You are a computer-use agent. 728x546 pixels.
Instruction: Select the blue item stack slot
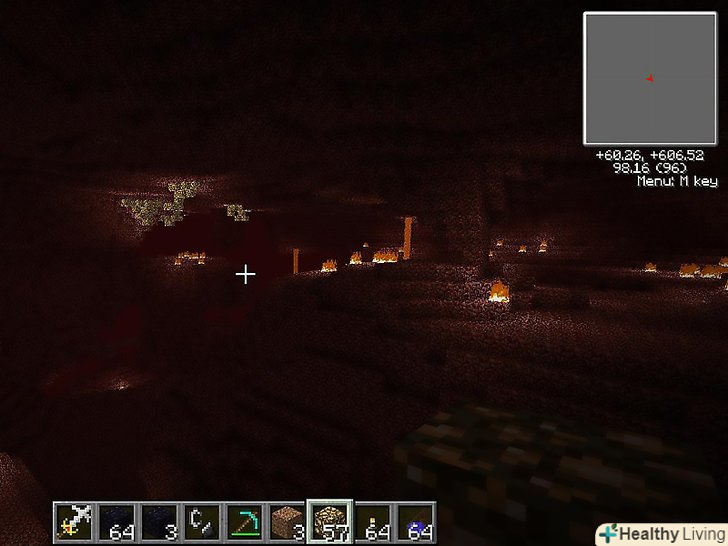click(x=414, y=521)
